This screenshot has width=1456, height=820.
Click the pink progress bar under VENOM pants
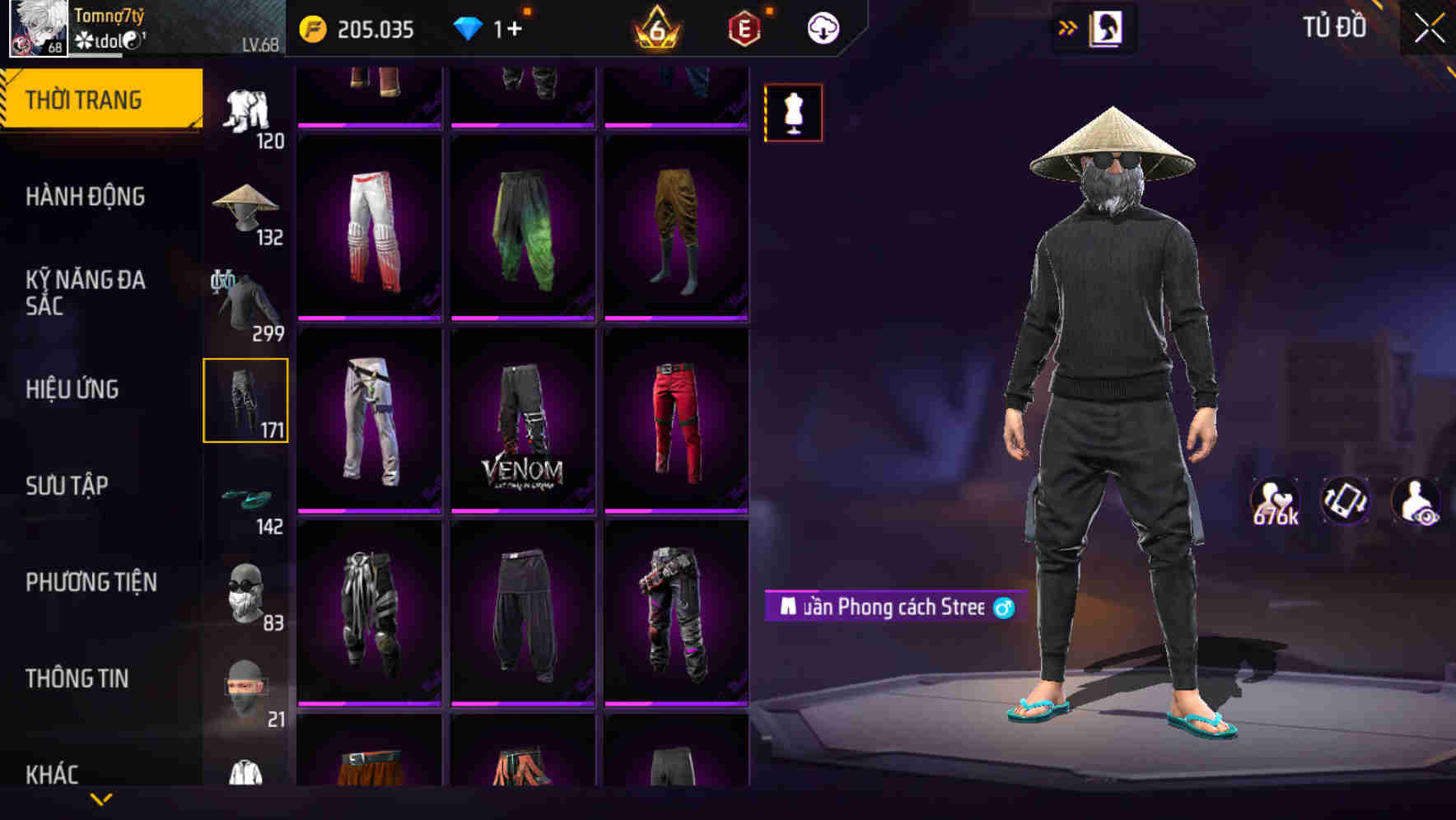pyautogui.click(x=521, y=512)
